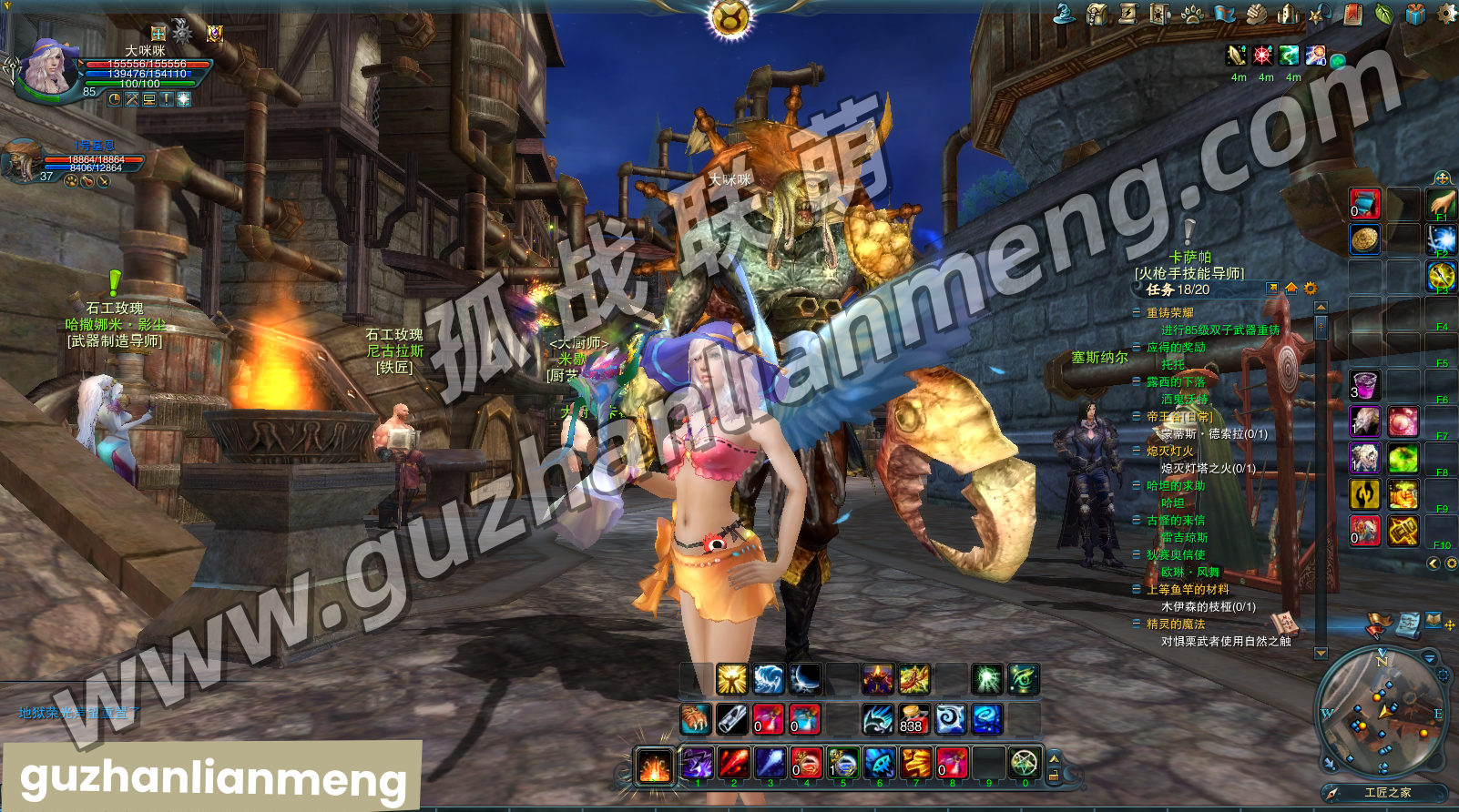
Task: Select quest 重铸荣耀 in the tracker
Action: pos(1169,312)
